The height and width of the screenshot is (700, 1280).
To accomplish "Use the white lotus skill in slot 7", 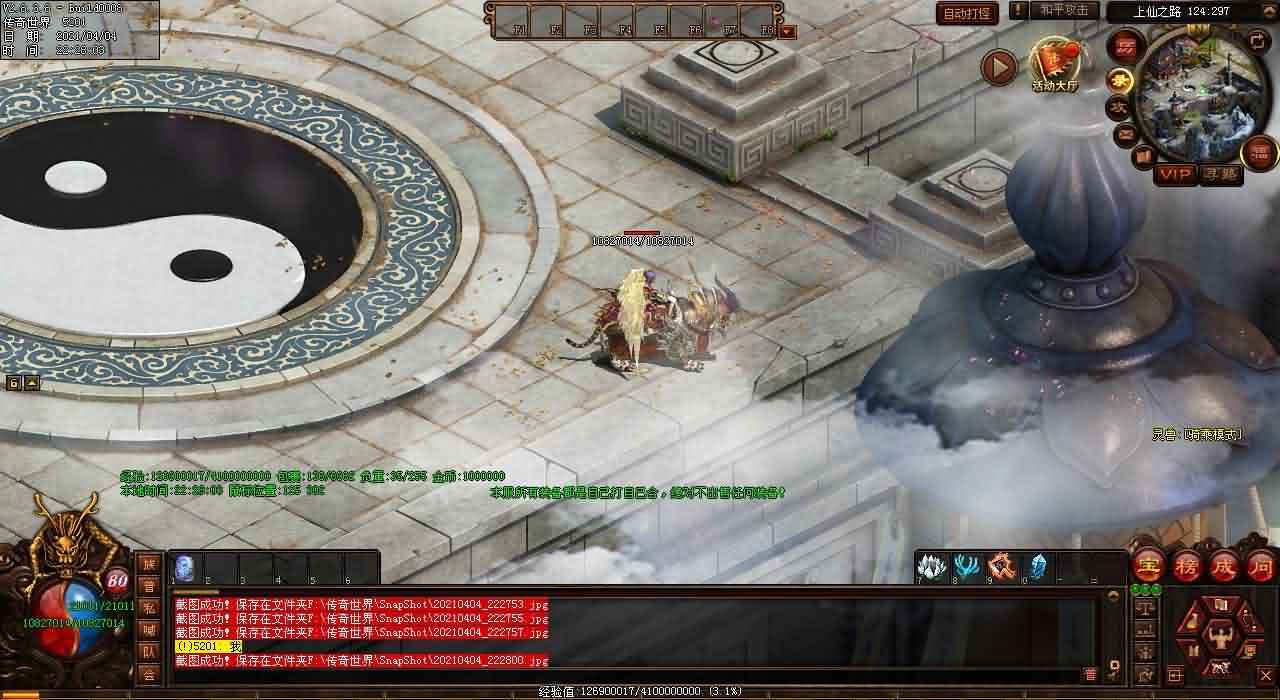I will click(x=932, y=566).
